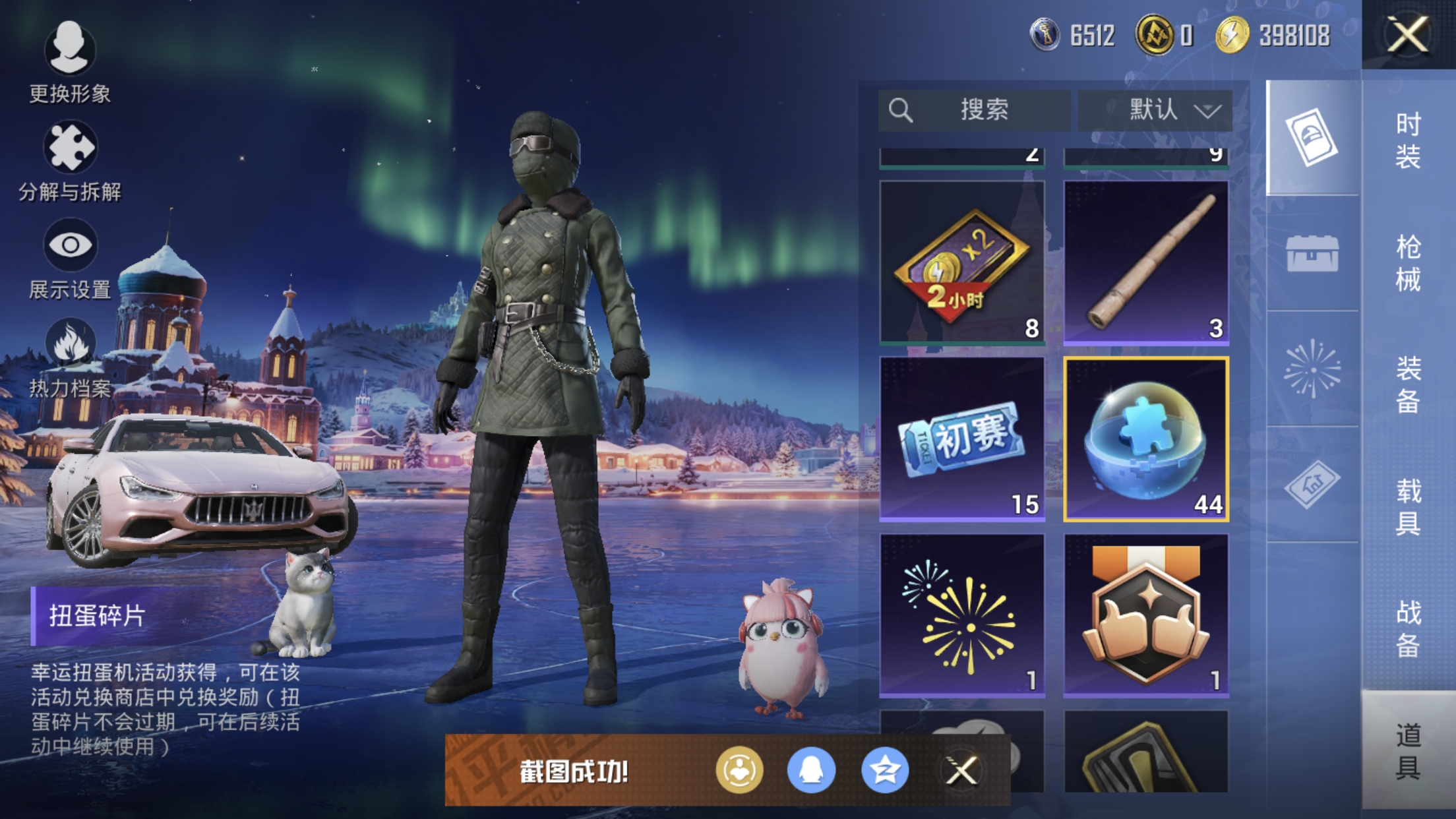
Task: Switch to the 载具 vehicles tab
Action: coord(1408,506)
